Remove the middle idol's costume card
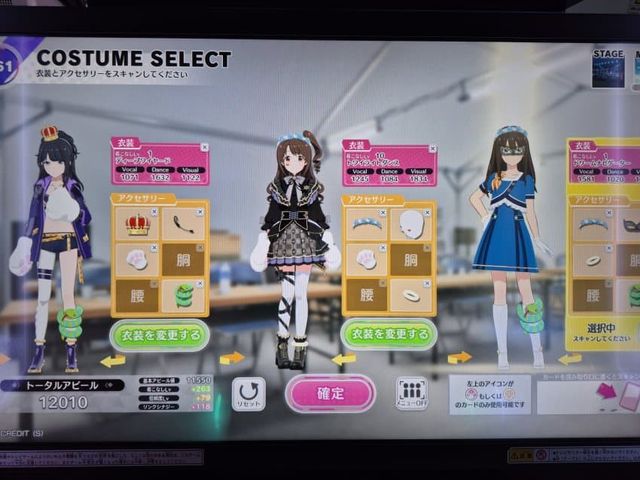 click(432, 147)
